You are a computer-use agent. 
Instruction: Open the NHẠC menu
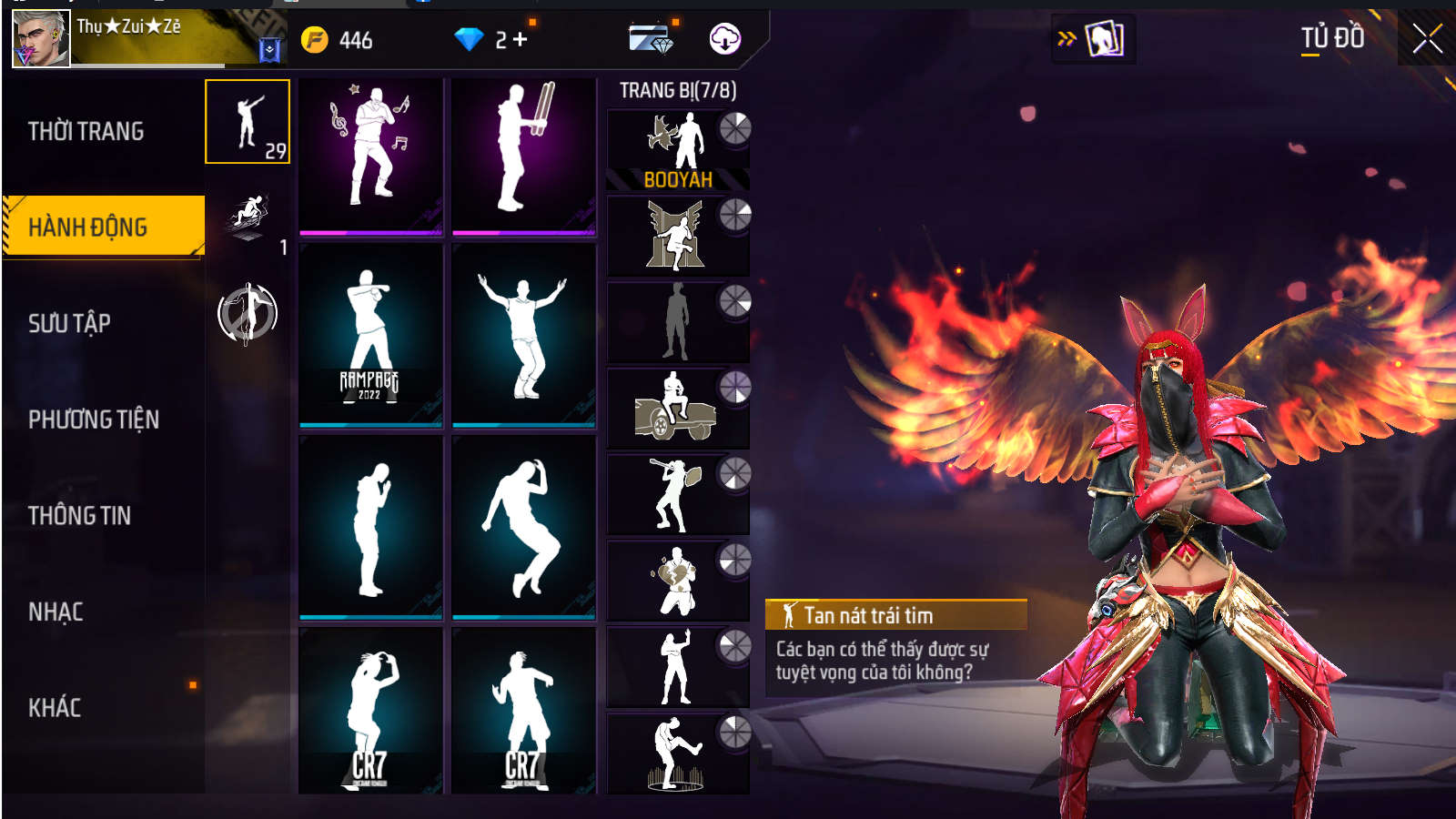point(56,612)
